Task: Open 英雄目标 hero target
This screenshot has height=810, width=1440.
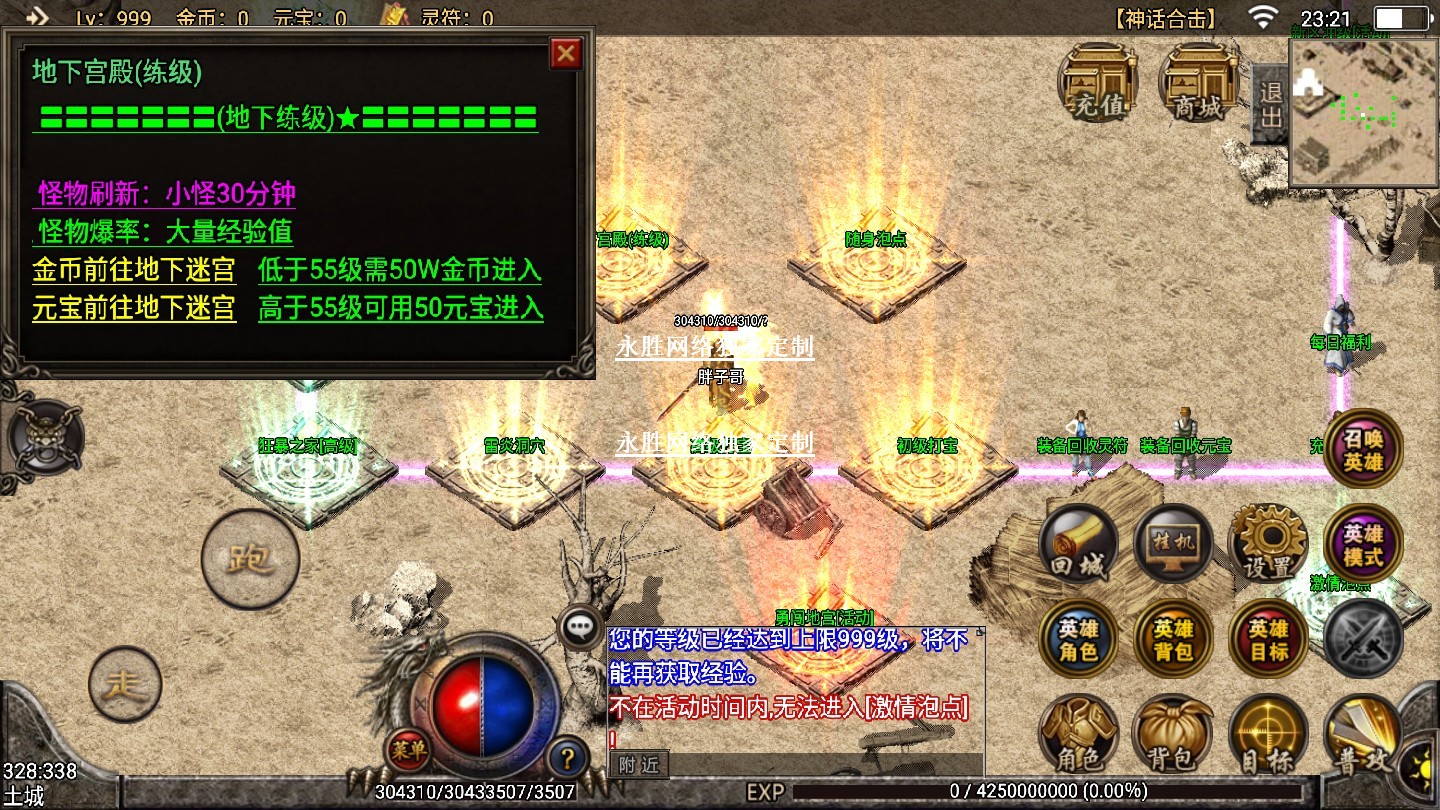Action: point(1268,639)
